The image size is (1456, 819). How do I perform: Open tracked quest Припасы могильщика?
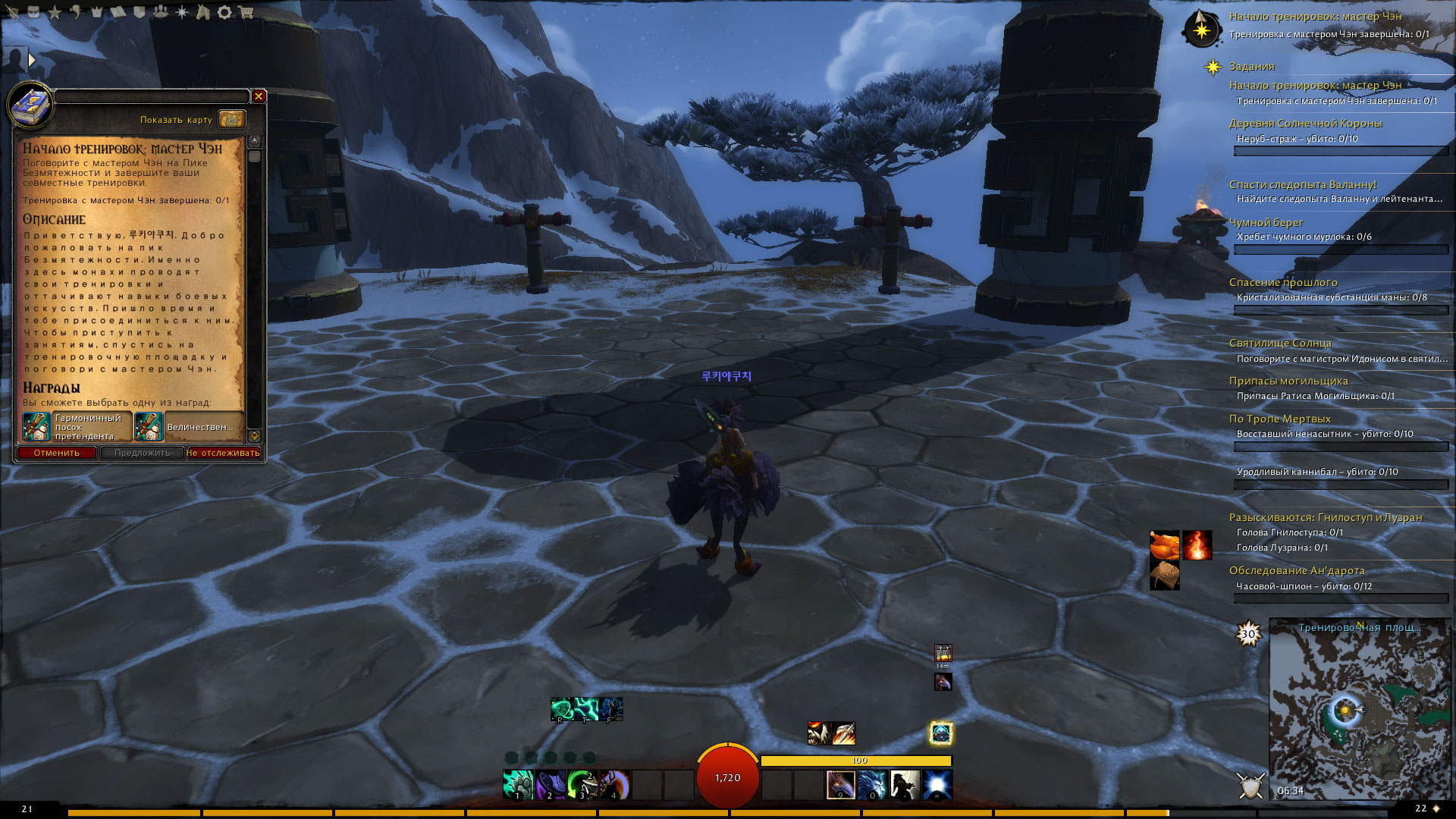point(1288,381)
